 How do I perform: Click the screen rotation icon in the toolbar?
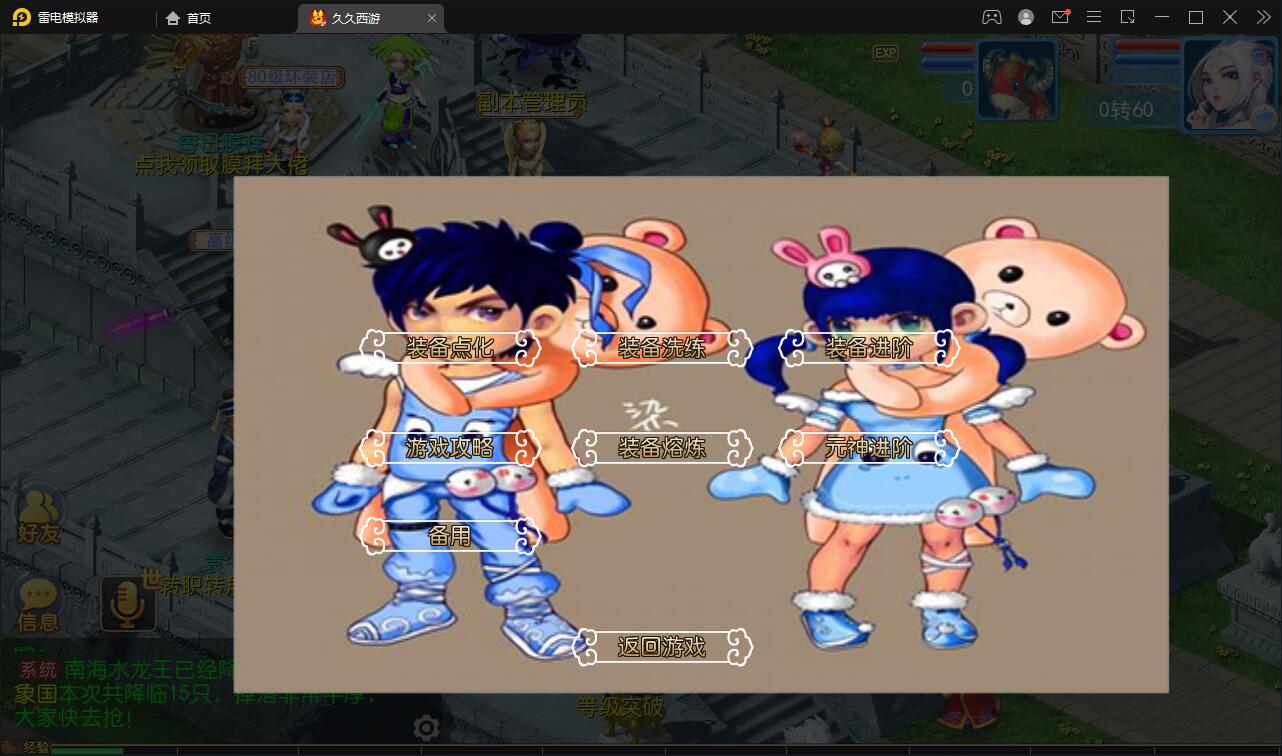pyautogui.click(x=1129, y=17)
